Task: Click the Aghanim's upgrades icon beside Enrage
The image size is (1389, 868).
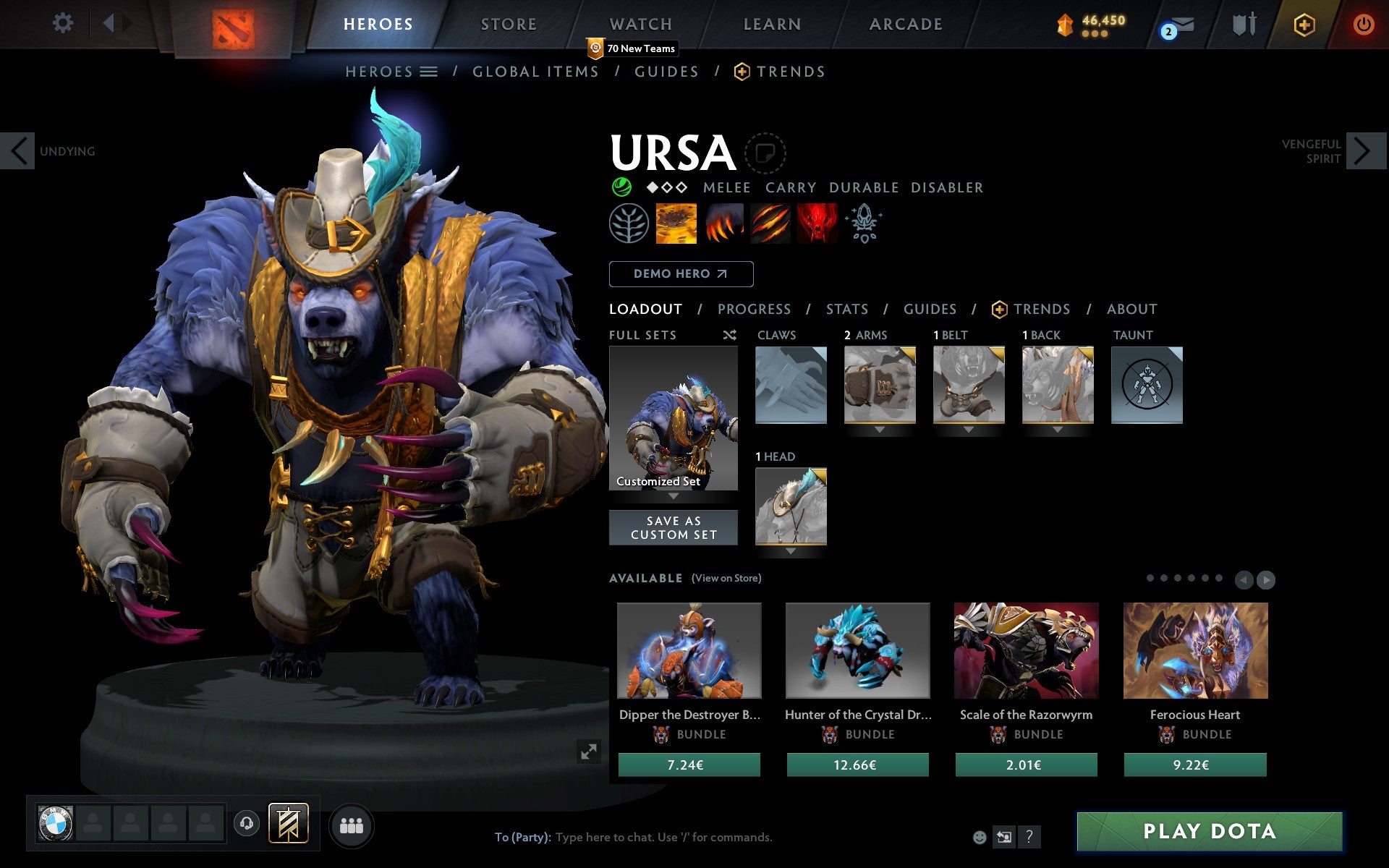Action: click(x=865, y=224)
